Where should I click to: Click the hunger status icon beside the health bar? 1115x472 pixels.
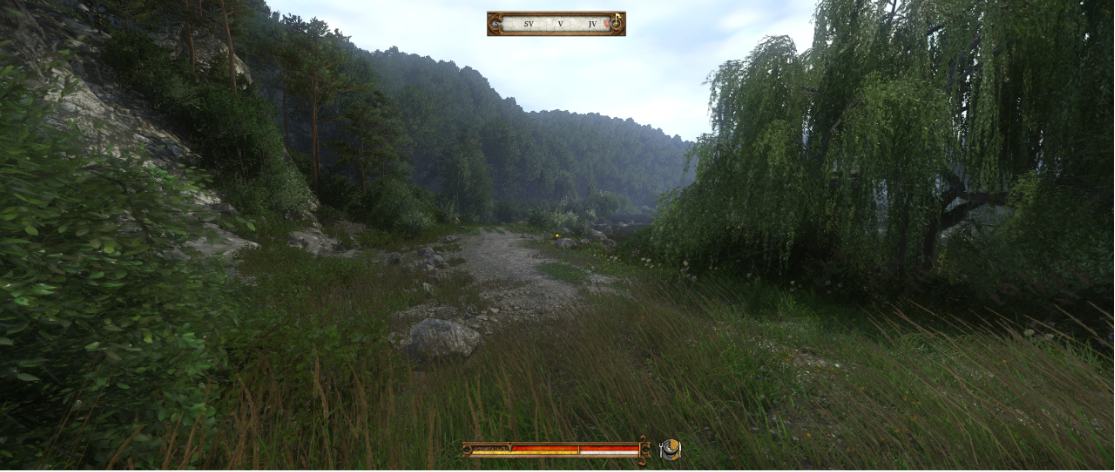670,450
